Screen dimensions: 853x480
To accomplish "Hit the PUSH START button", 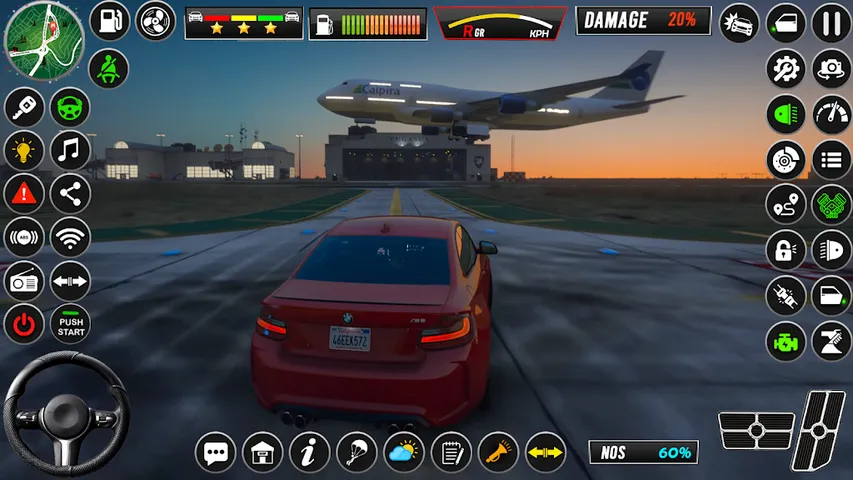I will point(71,324).
